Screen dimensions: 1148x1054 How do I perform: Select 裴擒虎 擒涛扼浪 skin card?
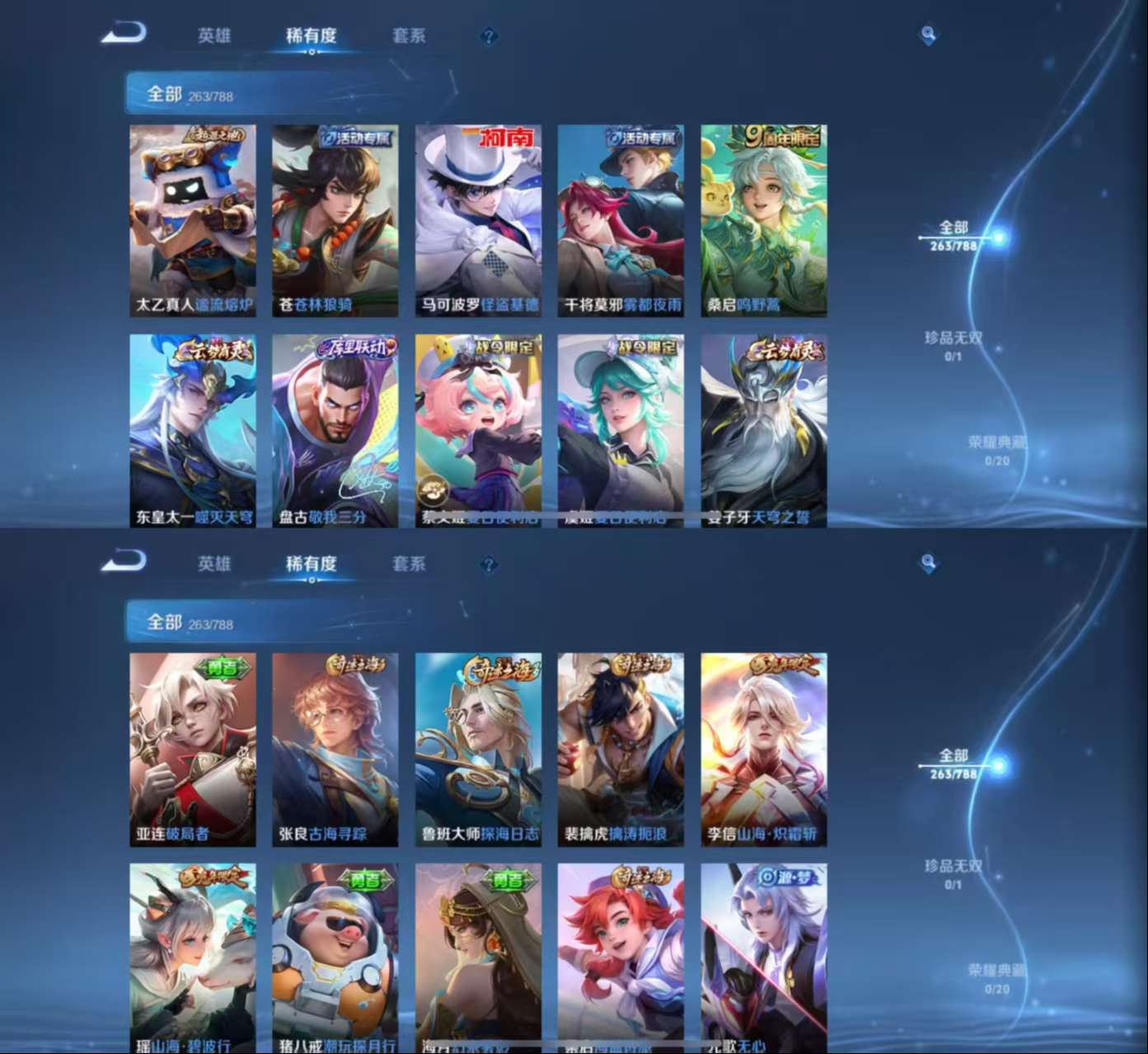621,749
